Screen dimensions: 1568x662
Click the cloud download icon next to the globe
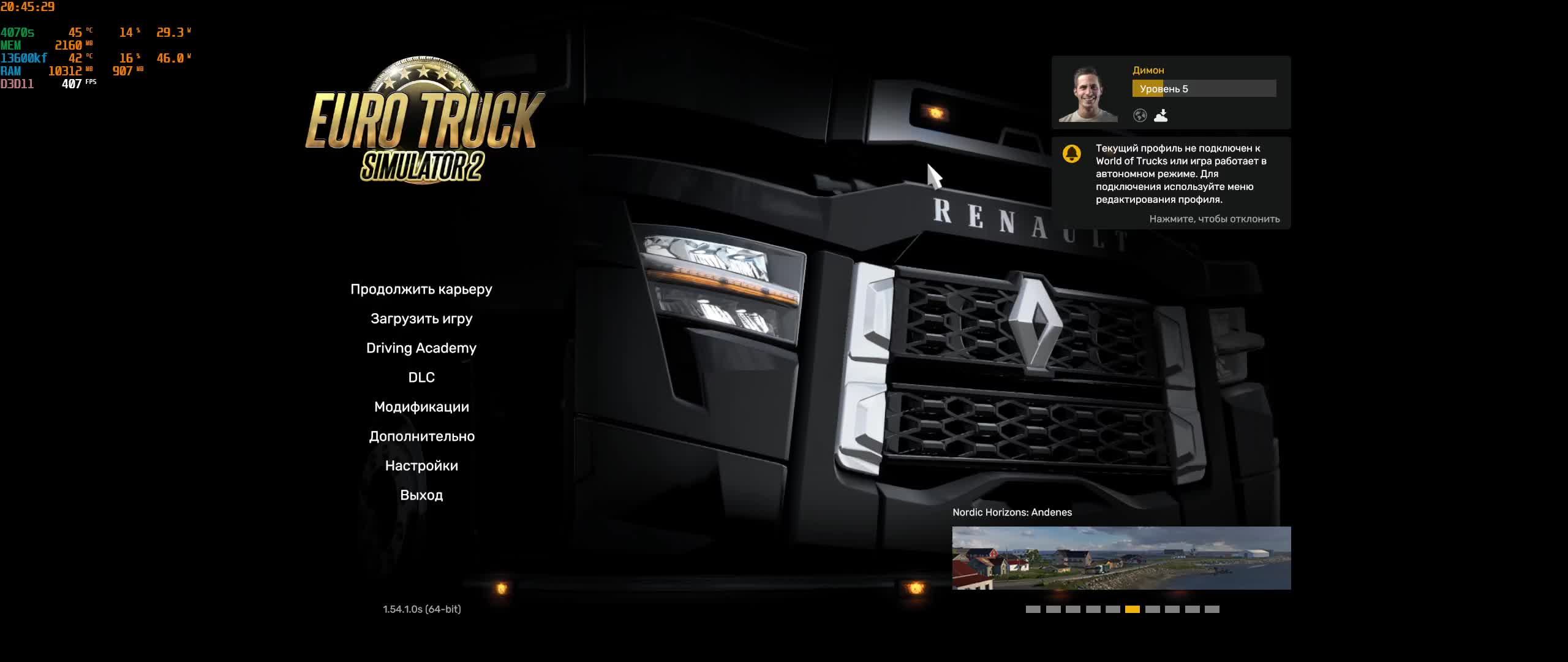click(x=1162, y=116)
